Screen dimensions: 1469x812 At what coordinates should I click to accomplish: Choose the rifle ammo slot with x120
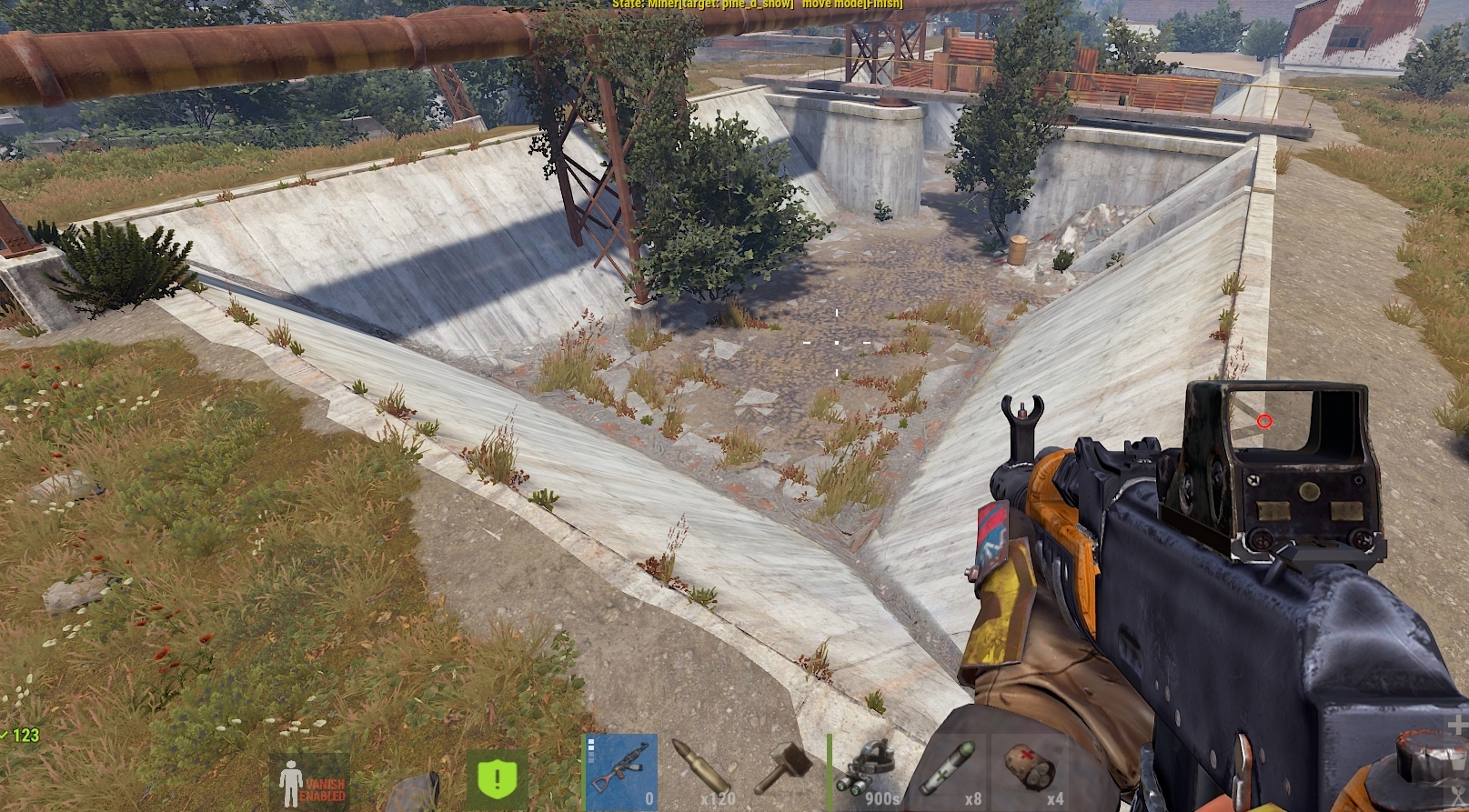point(701,772)
